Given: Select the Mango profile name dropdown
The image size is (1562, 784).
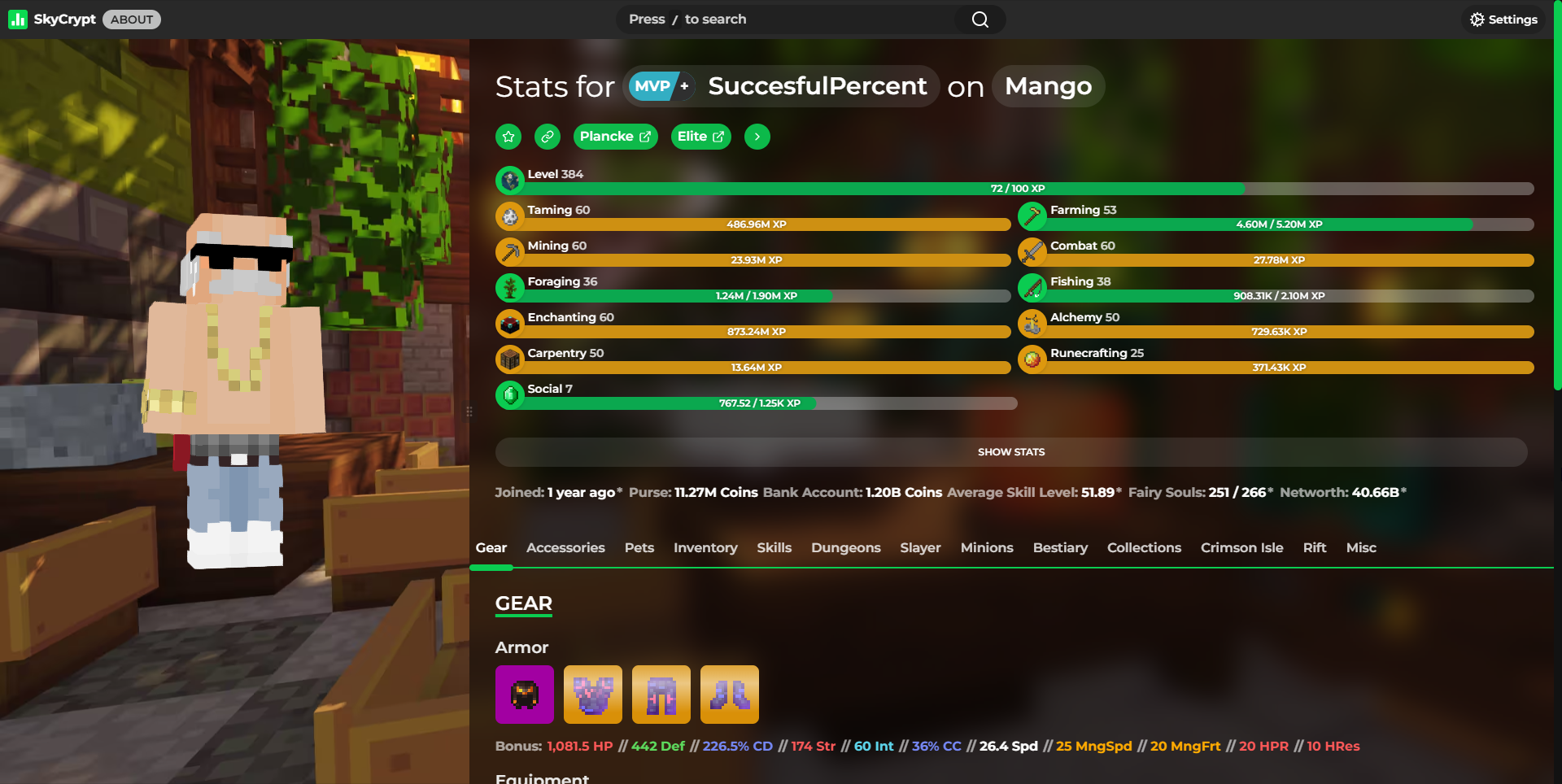Looking at the screenshot, I should tap(1048, 86).
